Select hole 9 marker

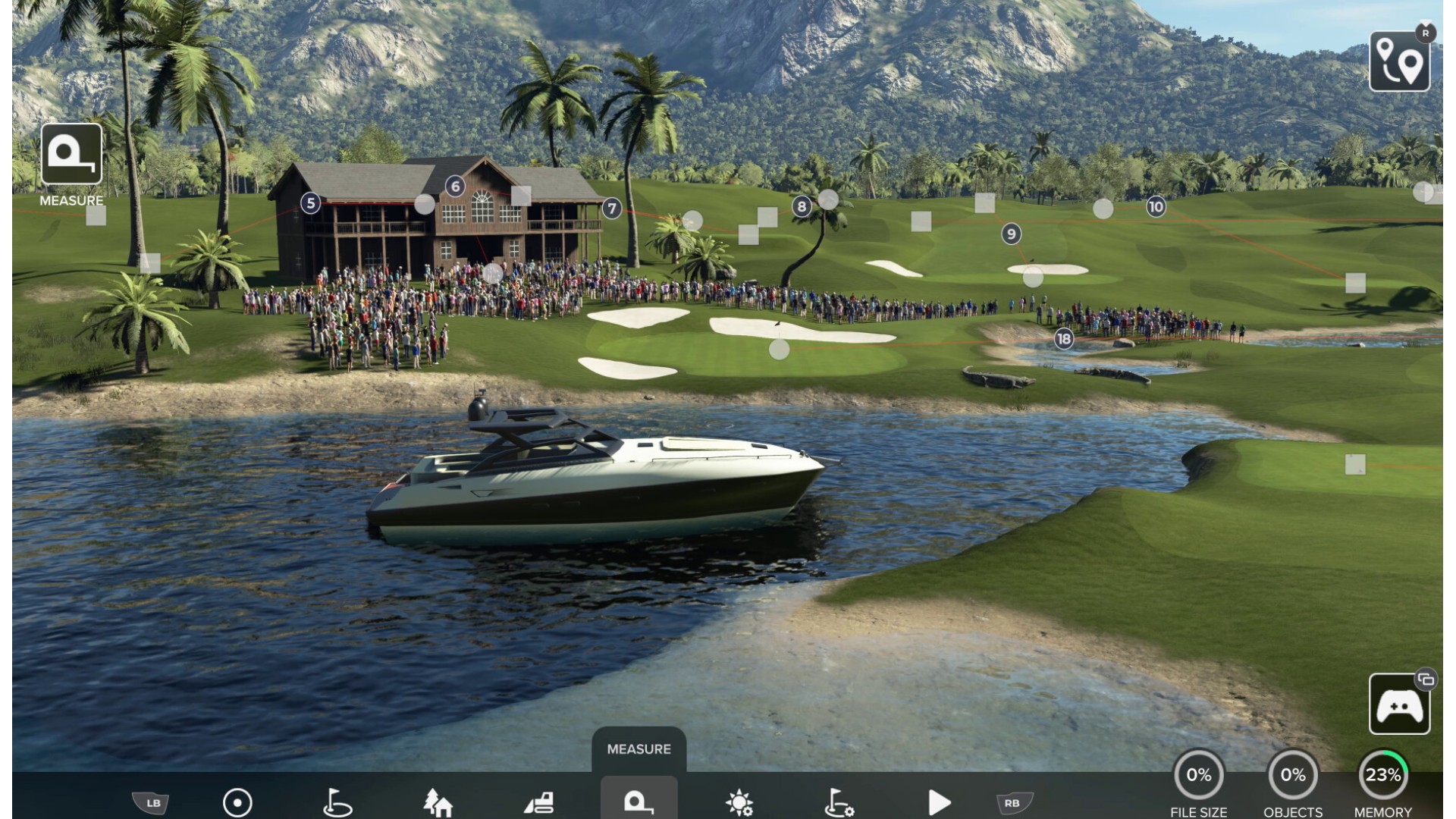(x=1011, y=234)
